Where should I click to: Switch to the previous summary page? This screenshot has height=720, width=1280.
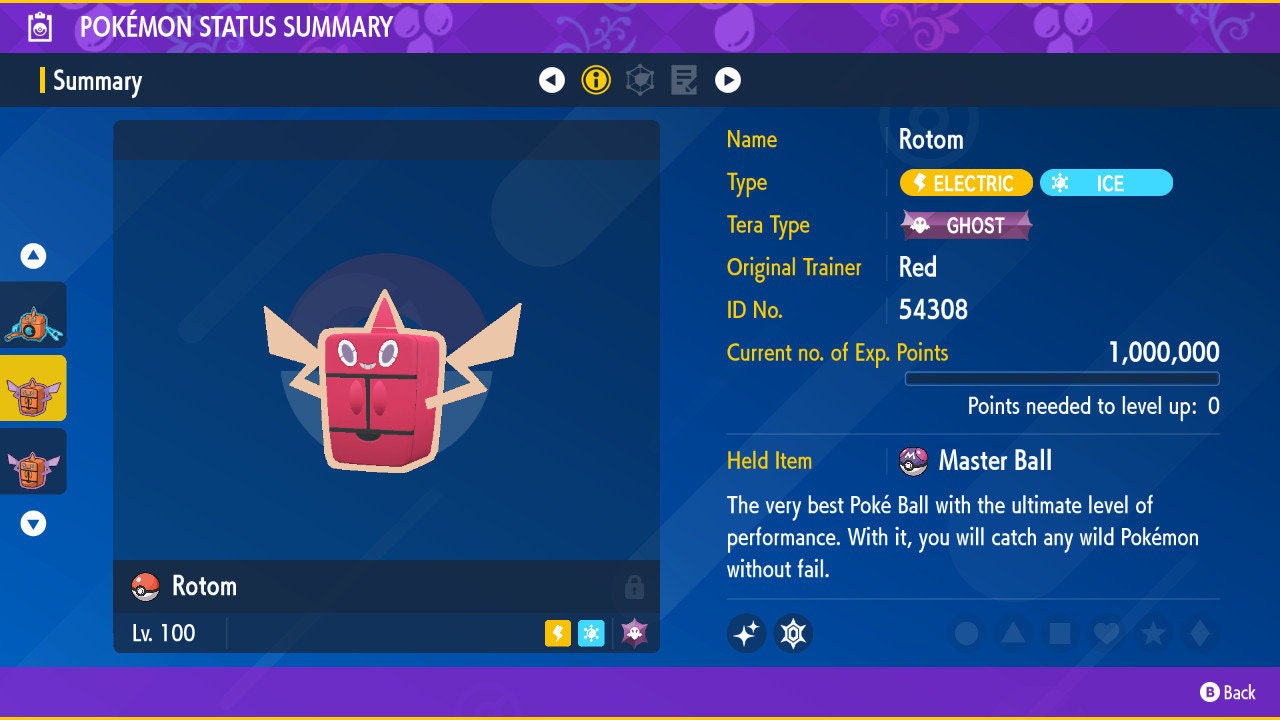[553, 79]
